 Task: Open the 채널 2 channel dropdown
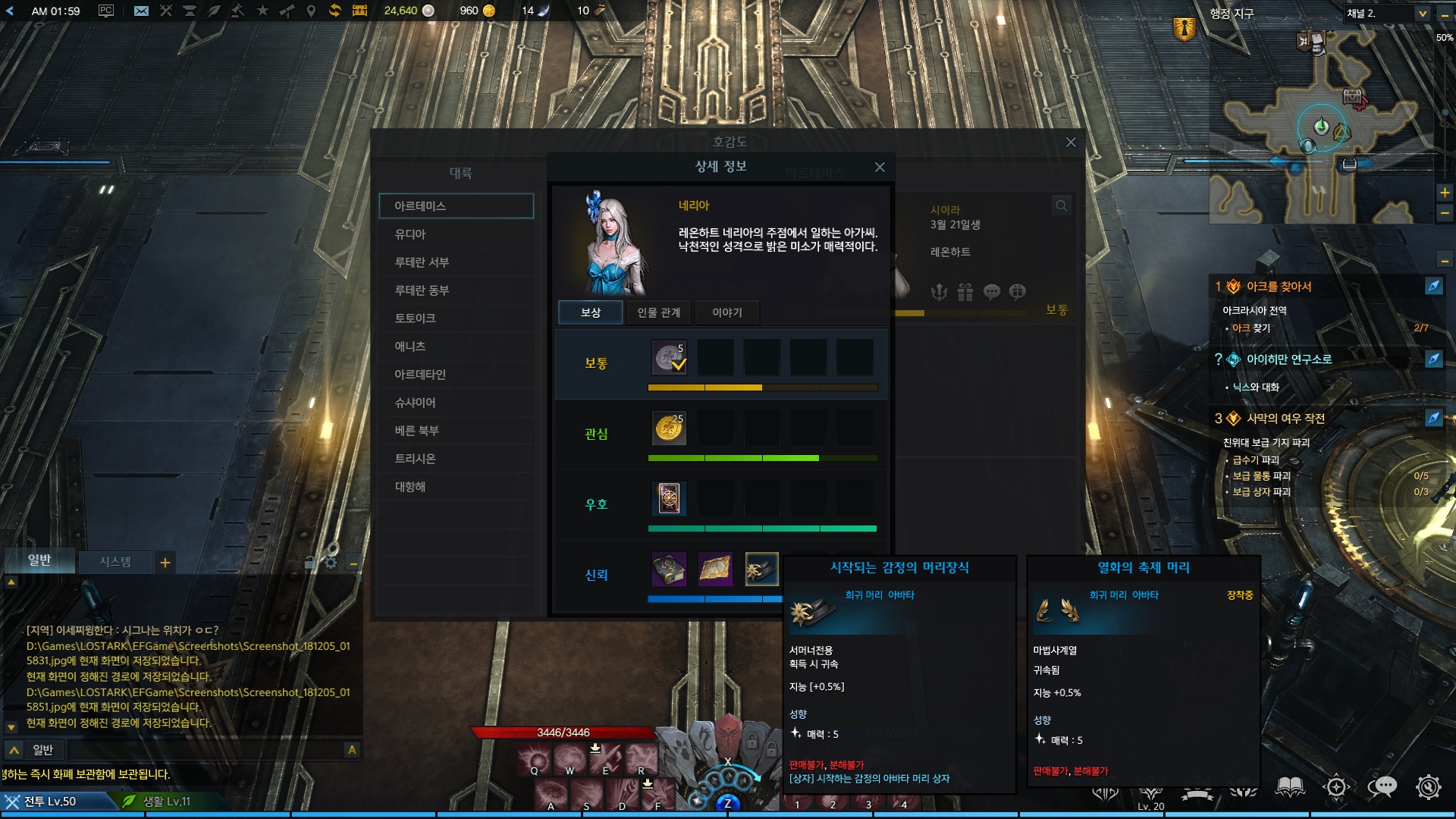click(x=1423, y=14)
